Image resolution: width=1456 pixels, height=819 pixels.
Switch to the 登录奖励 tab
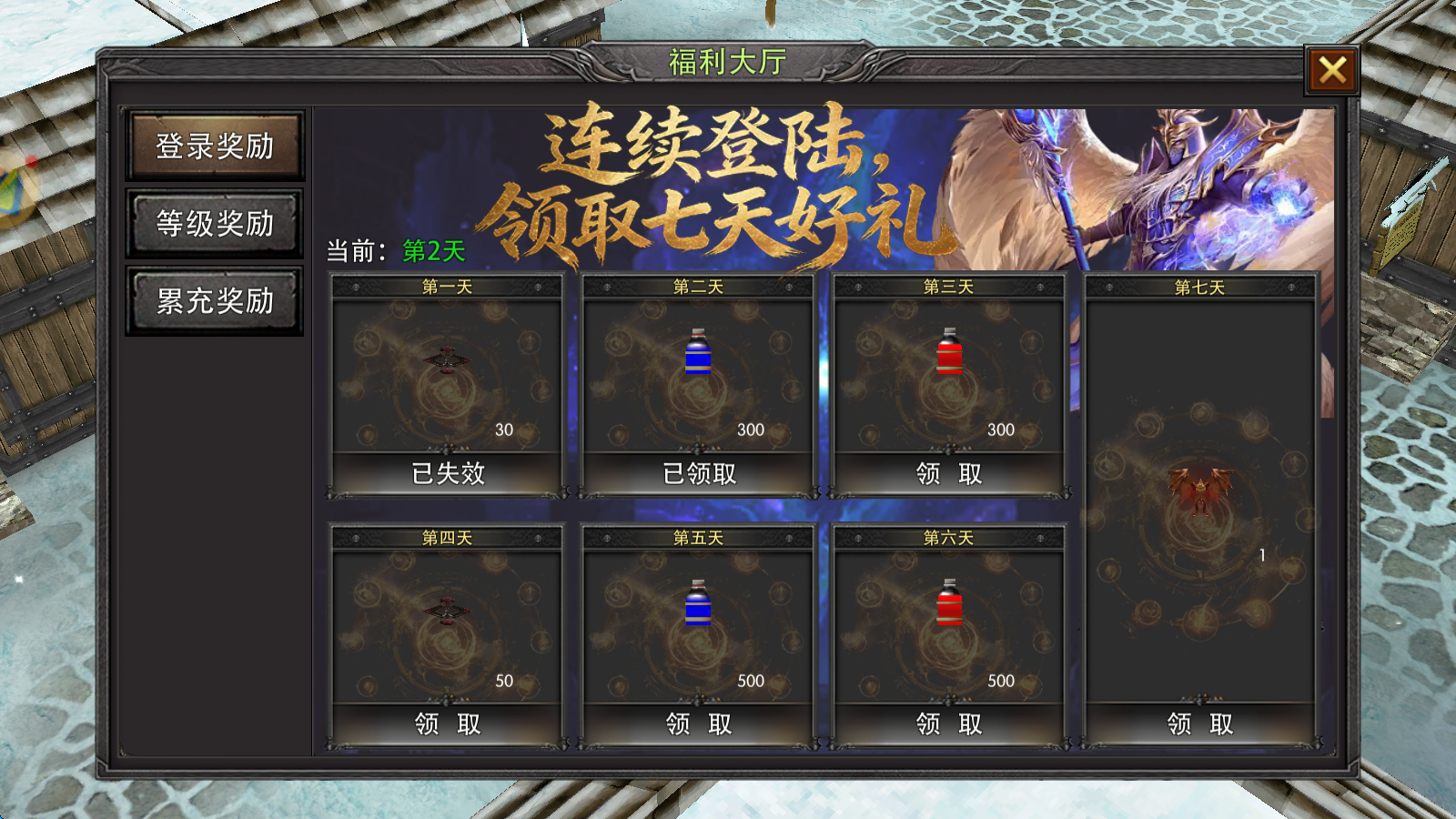click(x=214, y=143)
